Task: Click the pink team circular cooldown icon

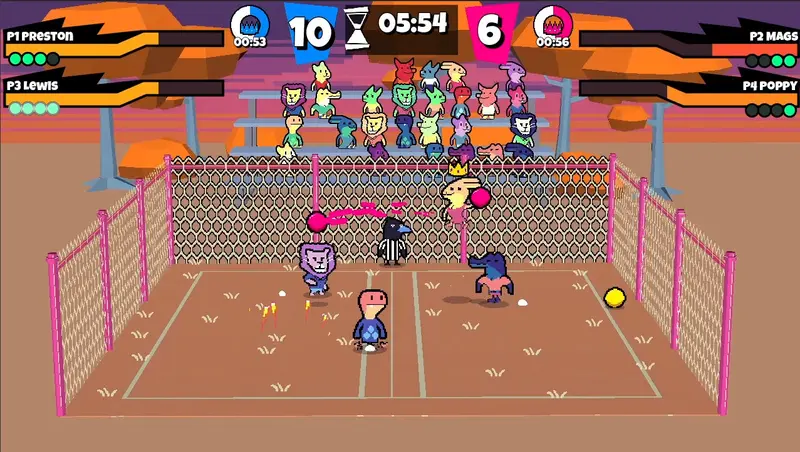Action: point(552,21)
